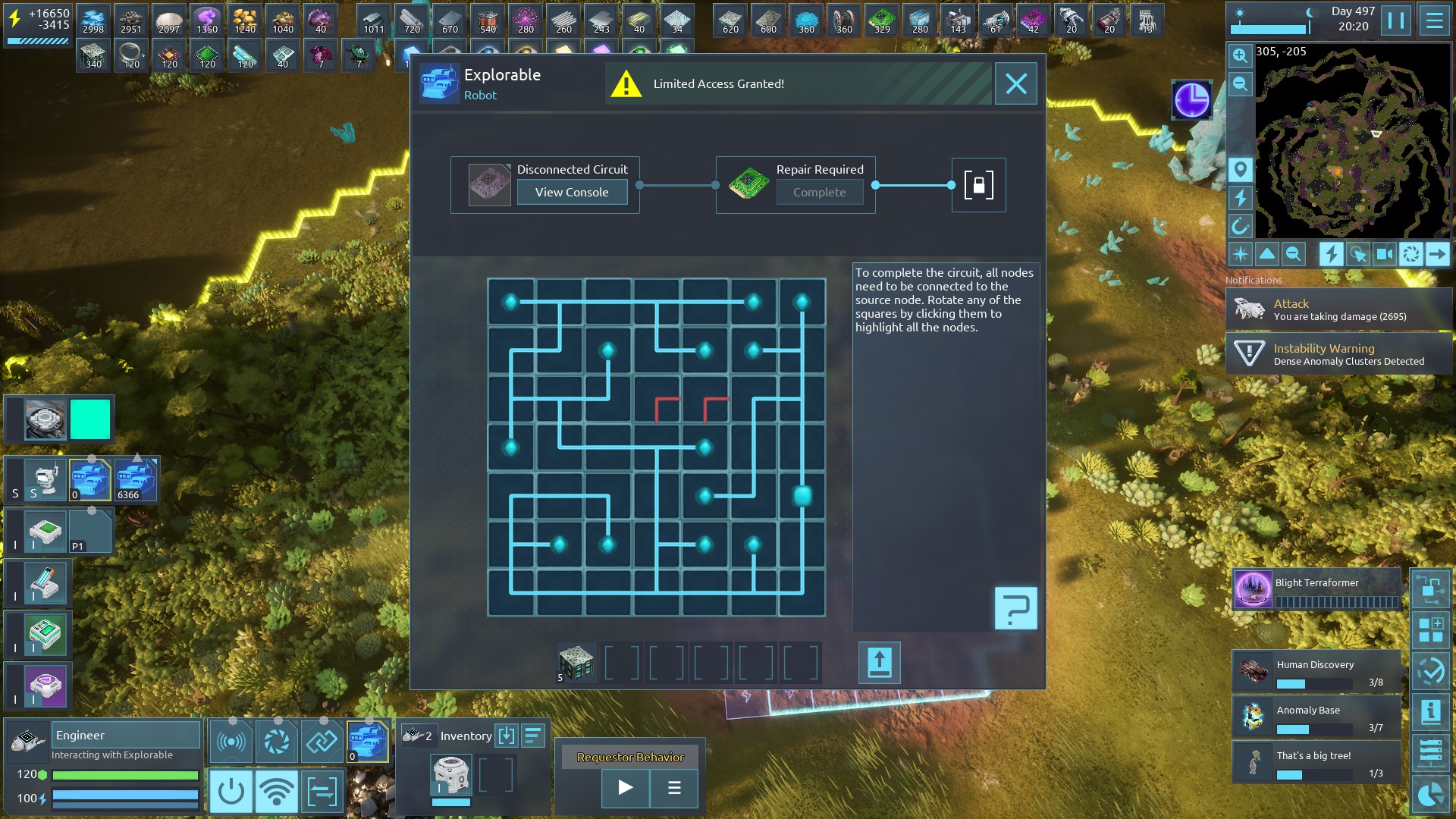The width and height of the screenshot is (1456, 819).
Task: Open the Anomaly Base objective
Action: pos(1316,717)
